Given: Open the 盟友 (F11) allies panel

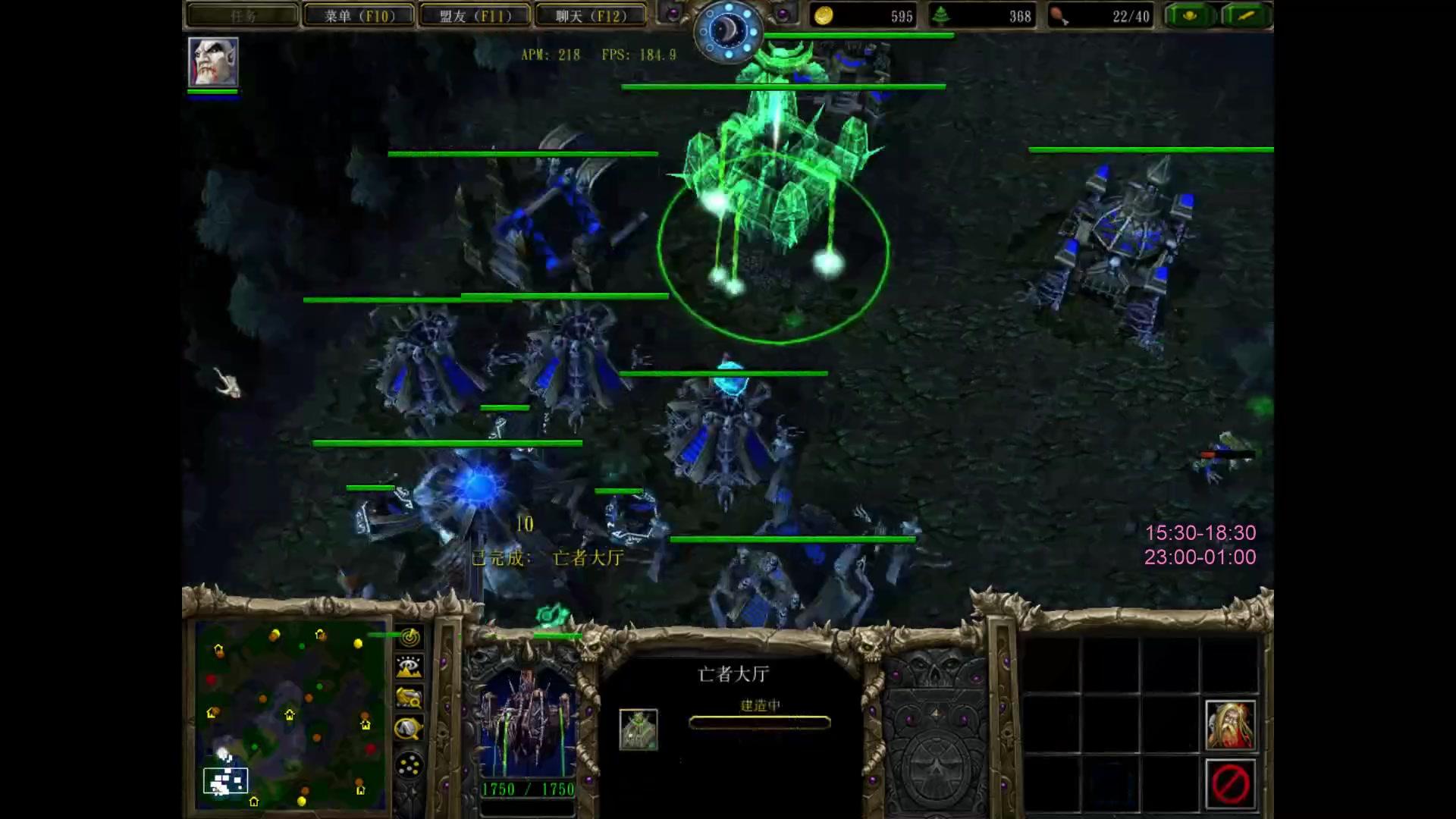Looking at the screenshot, I should (x=475, y=16).
